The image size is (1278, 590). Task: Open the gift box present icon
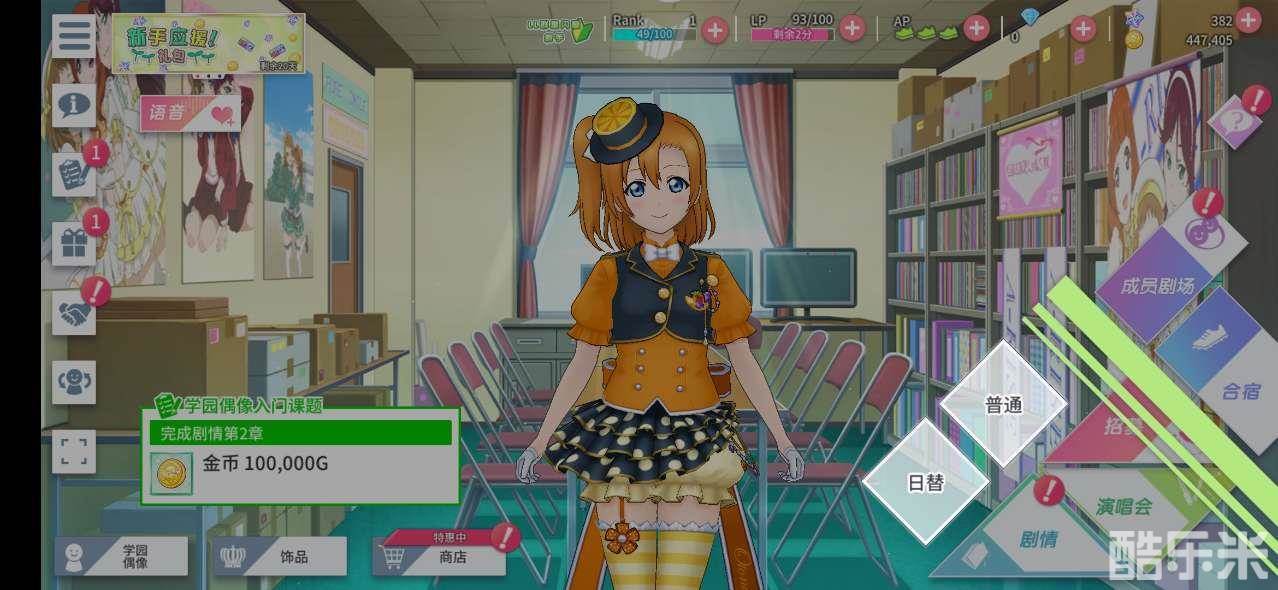click(x=74, y=244)
